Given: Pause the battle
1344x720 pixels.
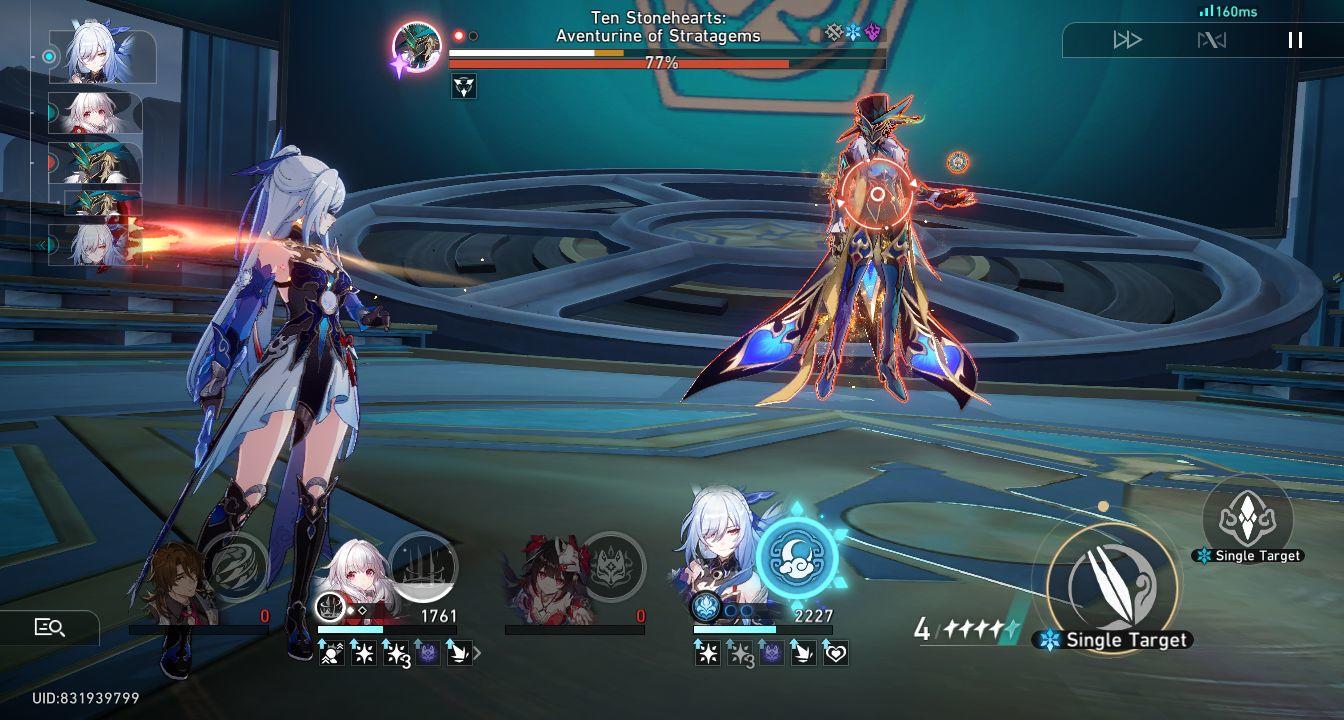Looking at the screenshot, I should point(1295,40).
